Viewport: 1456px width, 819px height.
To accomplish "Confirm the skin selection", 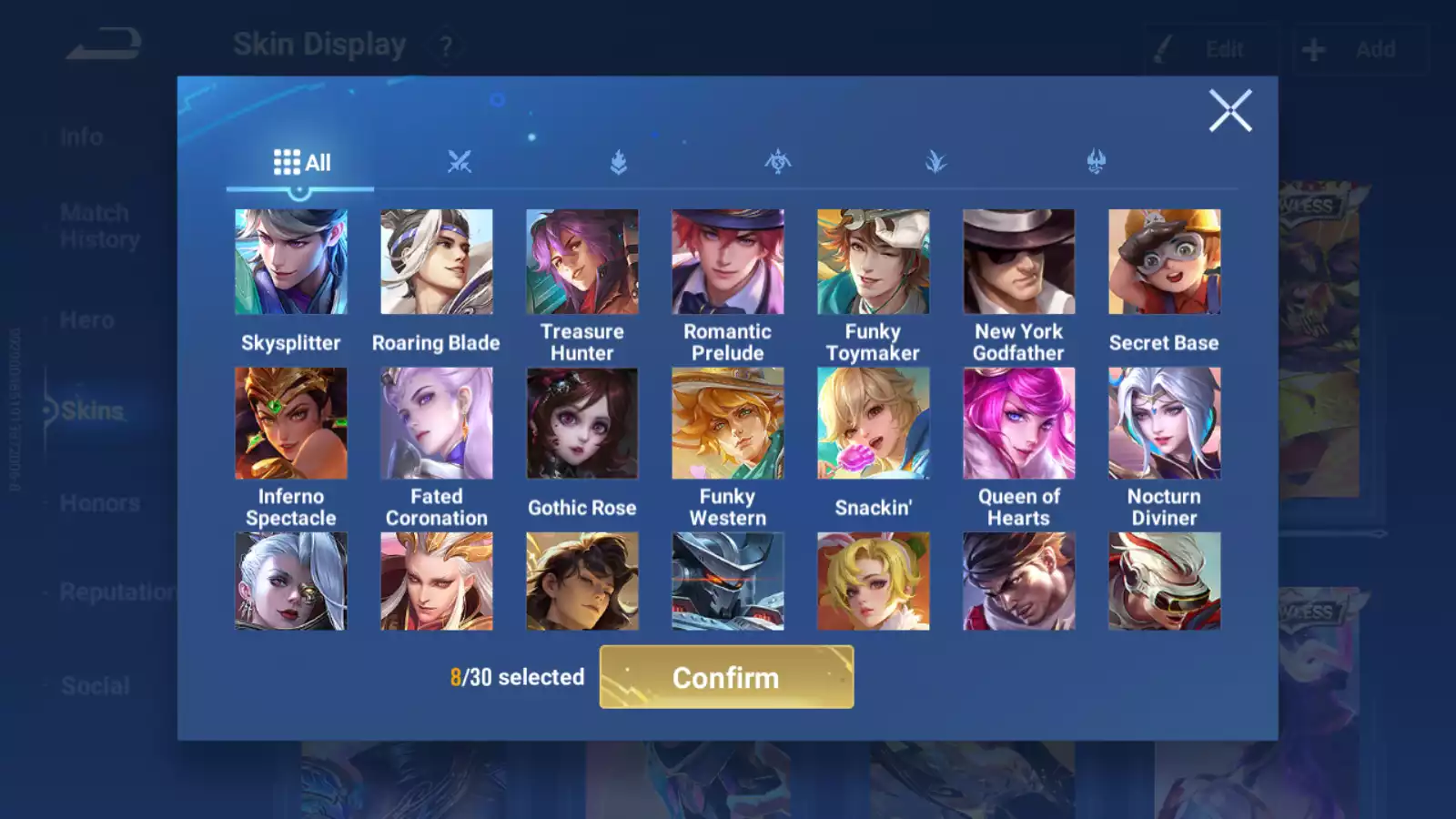I will pos(726,677).
